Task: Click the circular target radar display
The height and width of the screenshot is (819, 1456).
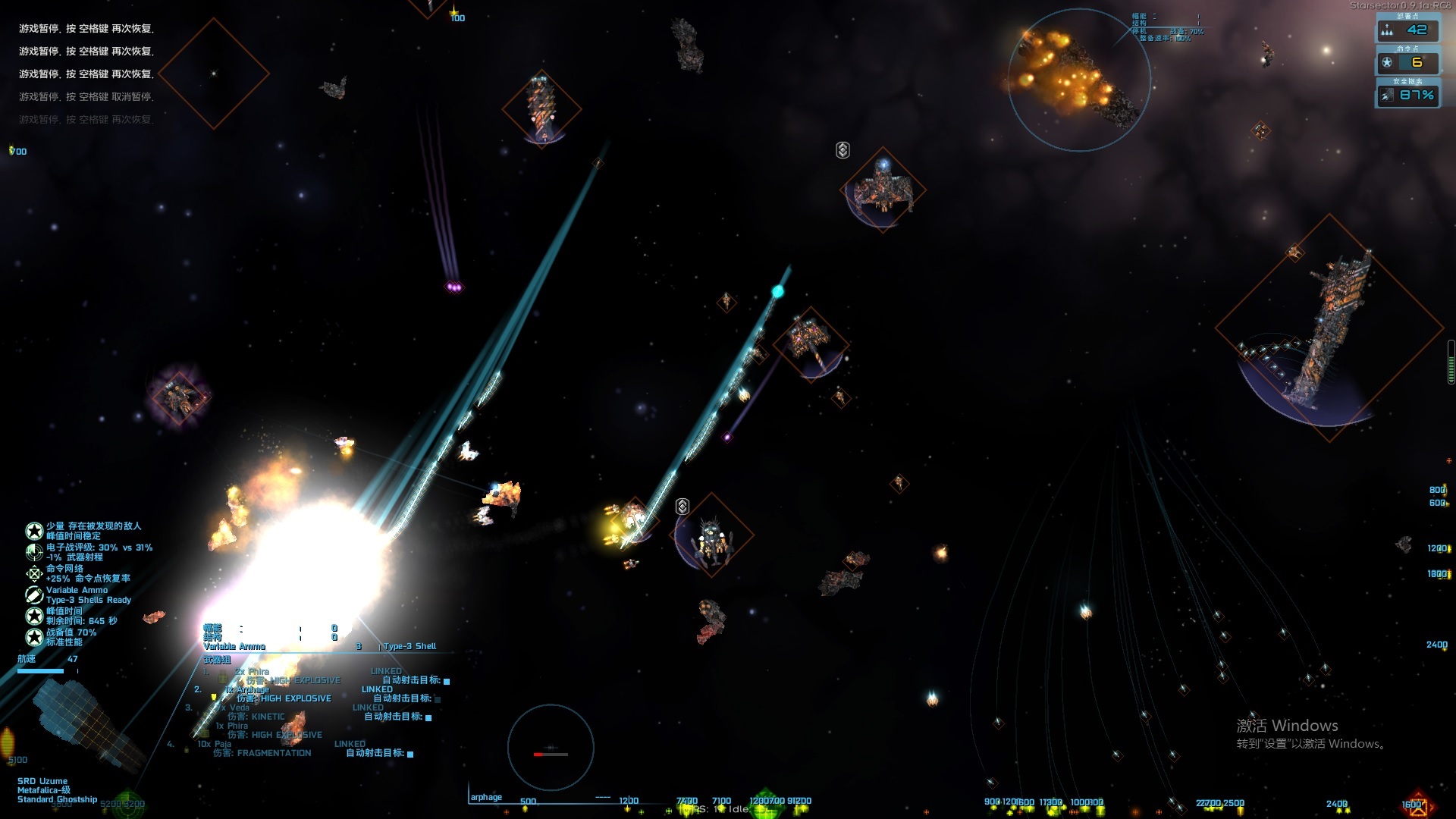Action: 551,748
